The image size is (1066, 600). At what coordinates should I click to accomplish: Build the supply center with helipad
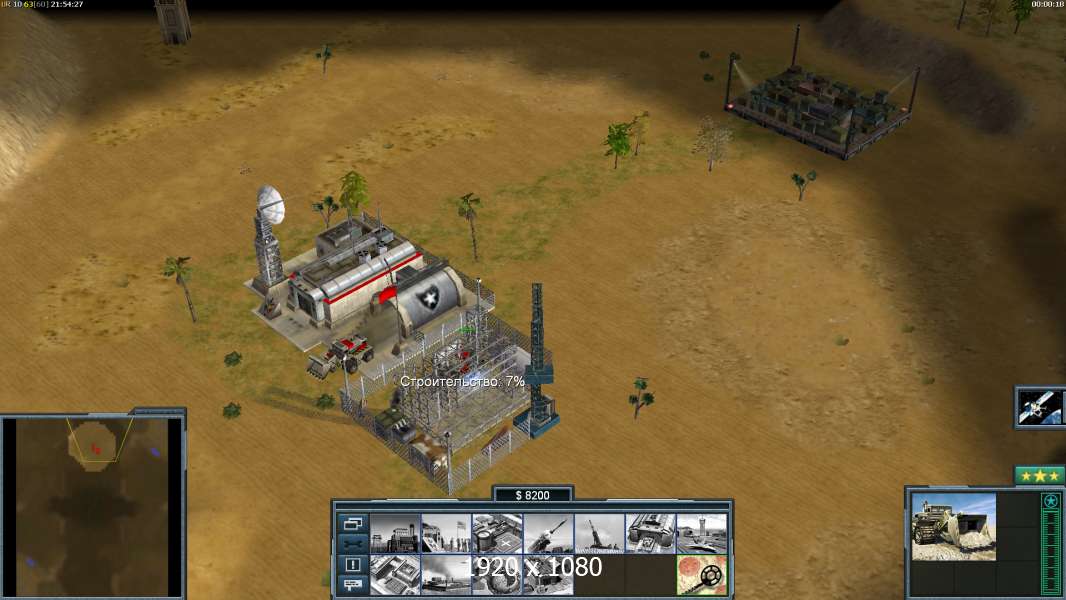[x=497, y=534]
